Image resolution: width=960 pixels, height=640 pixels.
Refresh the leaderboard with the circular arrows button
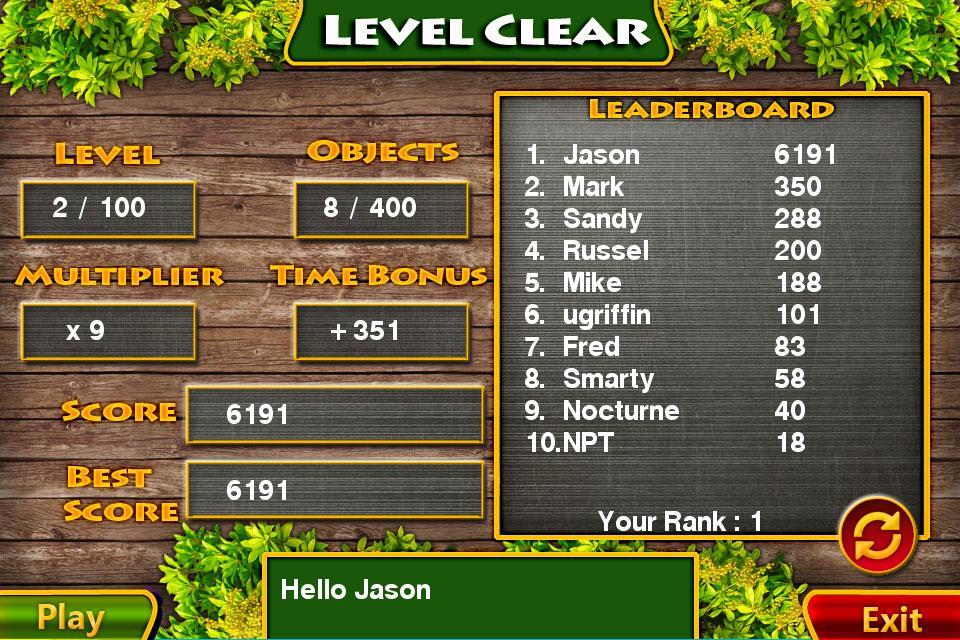[x=877, y=535]
